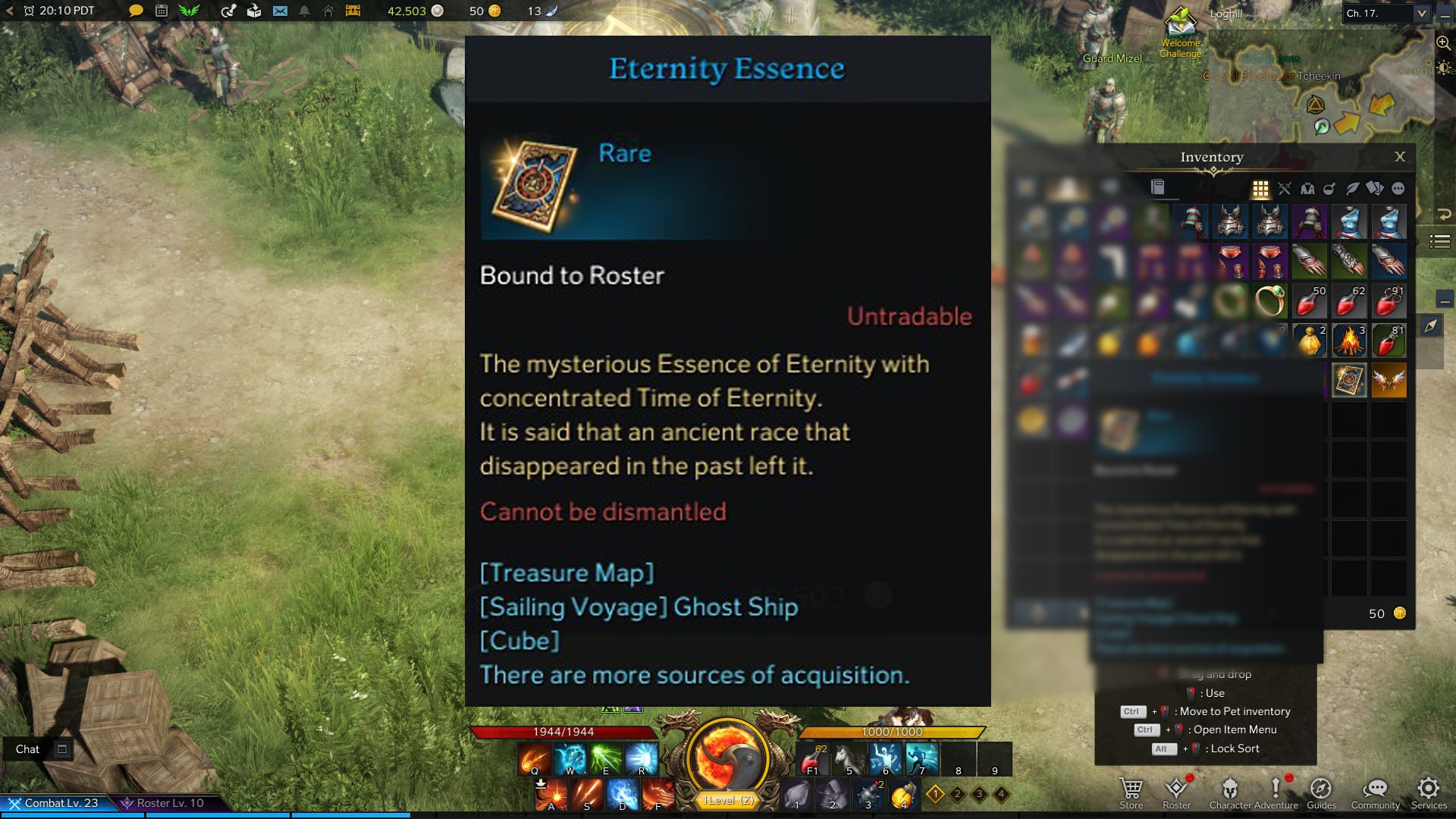Screen dimensions: 1456x819
Task: Toggle the Chat window open
Action: point(61,748)
